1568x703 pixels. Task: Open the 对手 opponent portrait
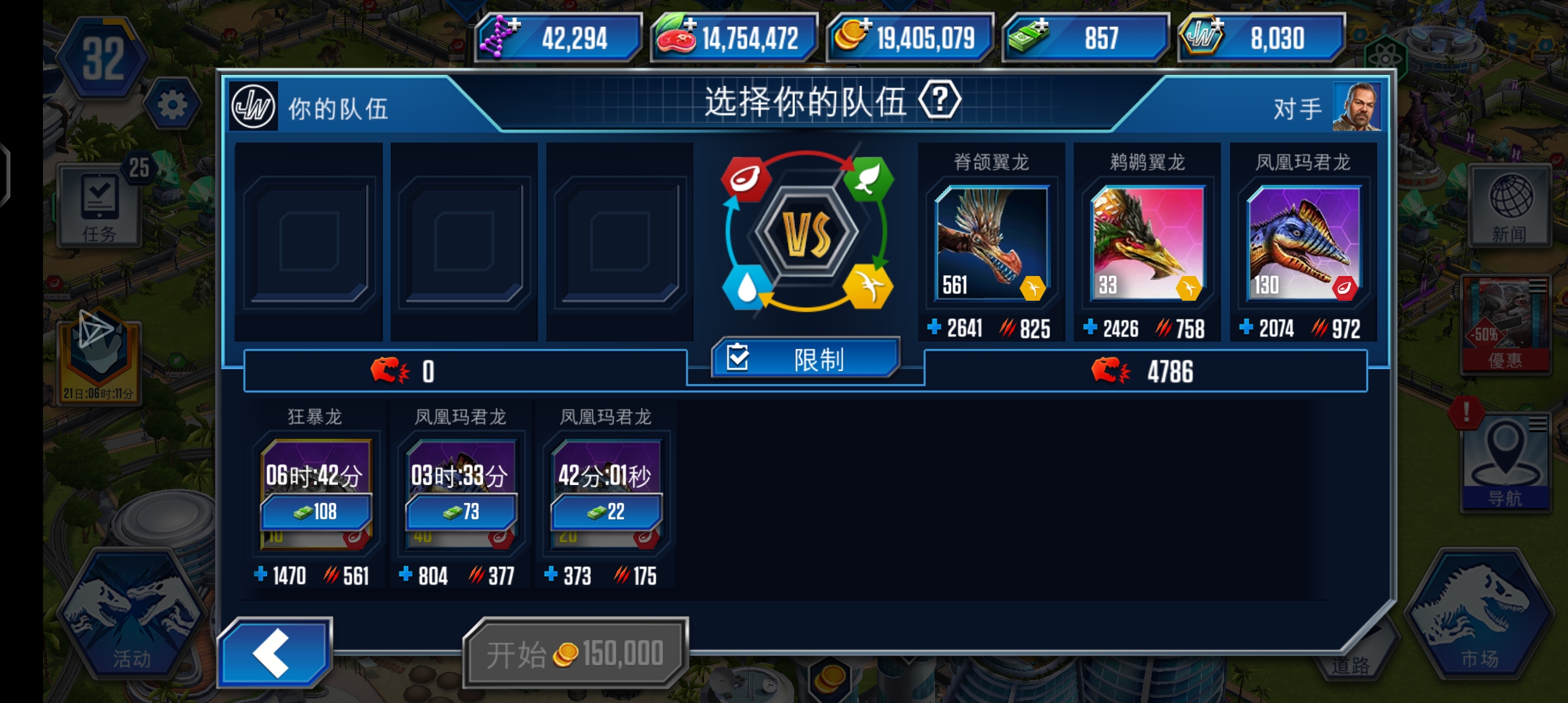(1356, 107)
